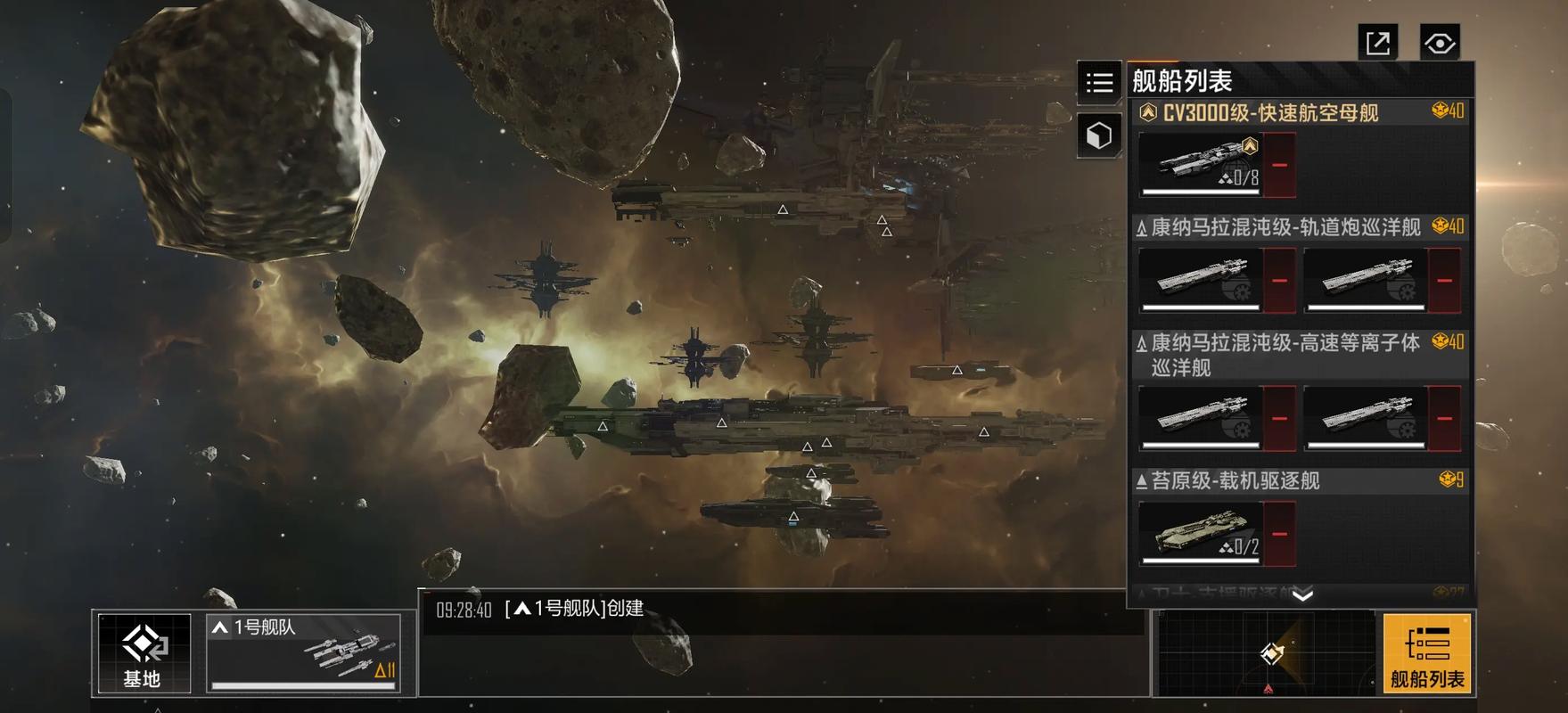Switch to the cube 3D view tab

coord(1099,135)
